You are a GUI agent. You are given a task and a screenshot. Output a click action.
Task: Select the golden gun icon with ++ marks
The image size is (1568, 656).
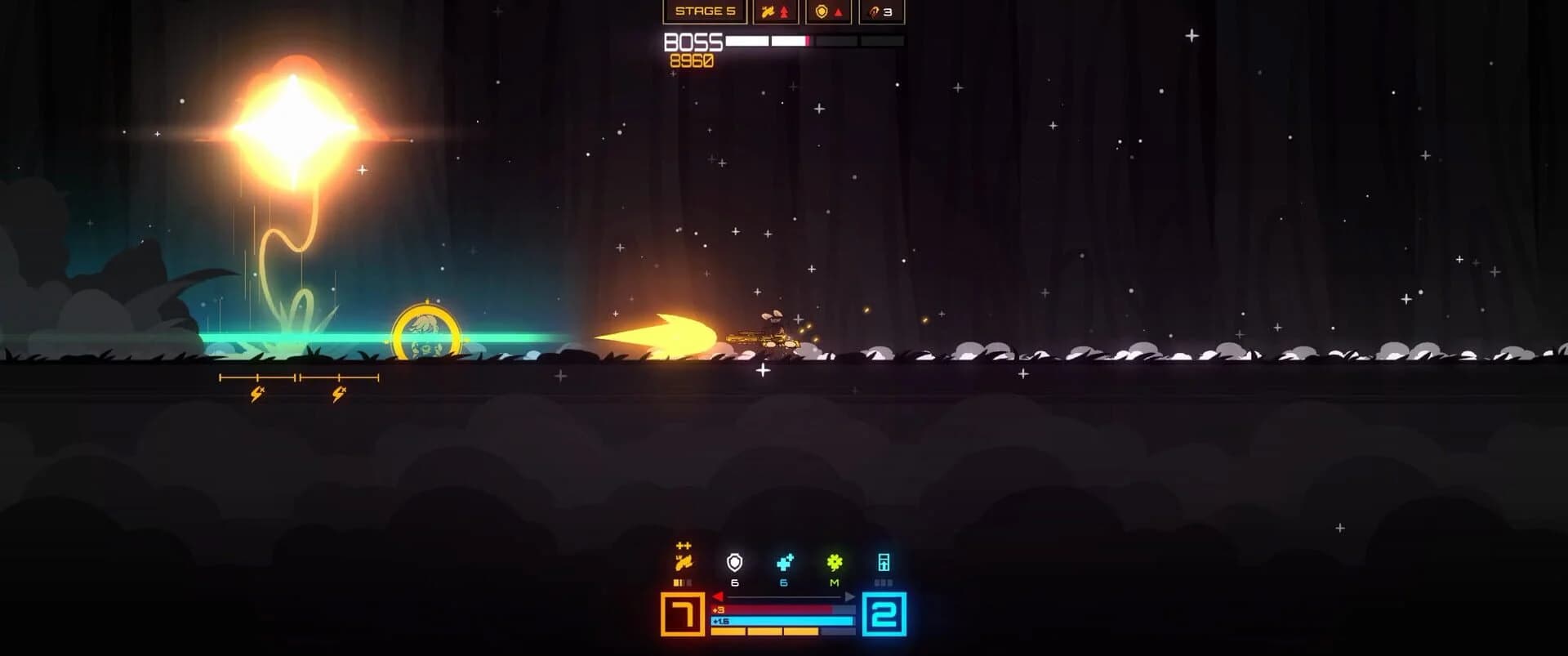(684, 562)
